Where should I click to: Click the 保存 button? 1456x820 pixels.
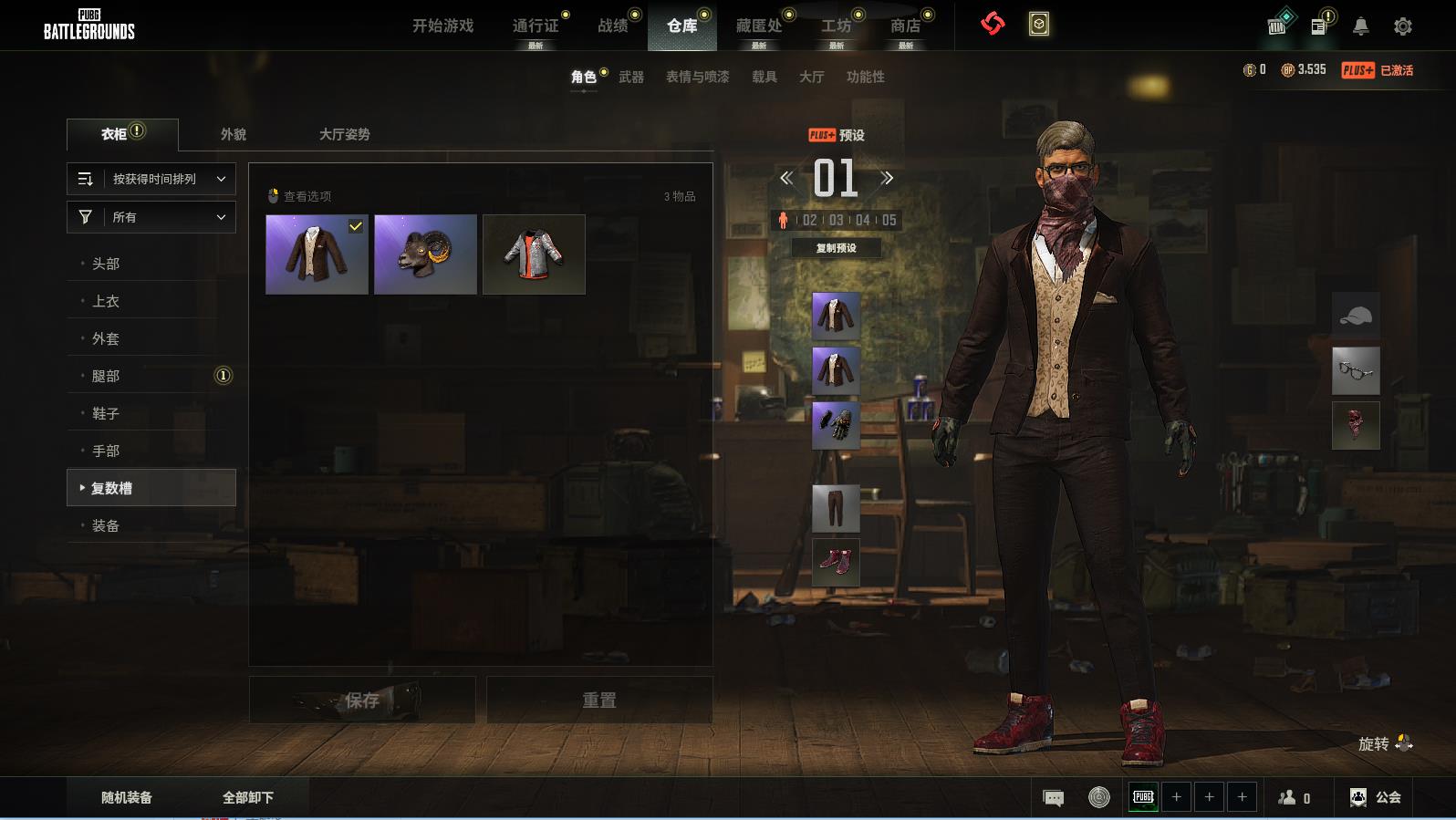point(362,701)
